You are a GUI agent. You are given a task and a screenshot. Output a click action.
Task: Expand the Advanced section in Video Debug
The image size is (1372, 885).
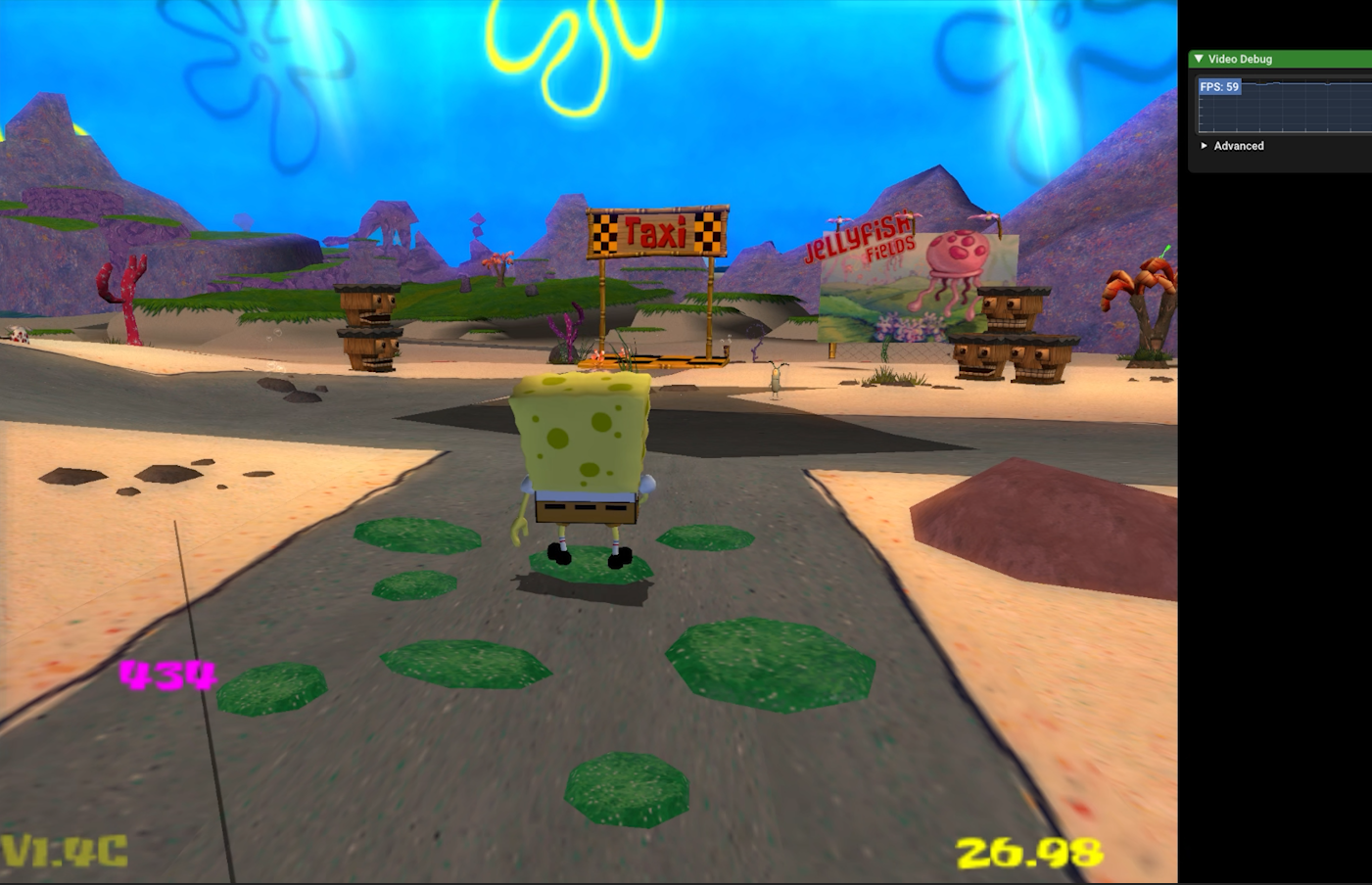pos(1205,146)
